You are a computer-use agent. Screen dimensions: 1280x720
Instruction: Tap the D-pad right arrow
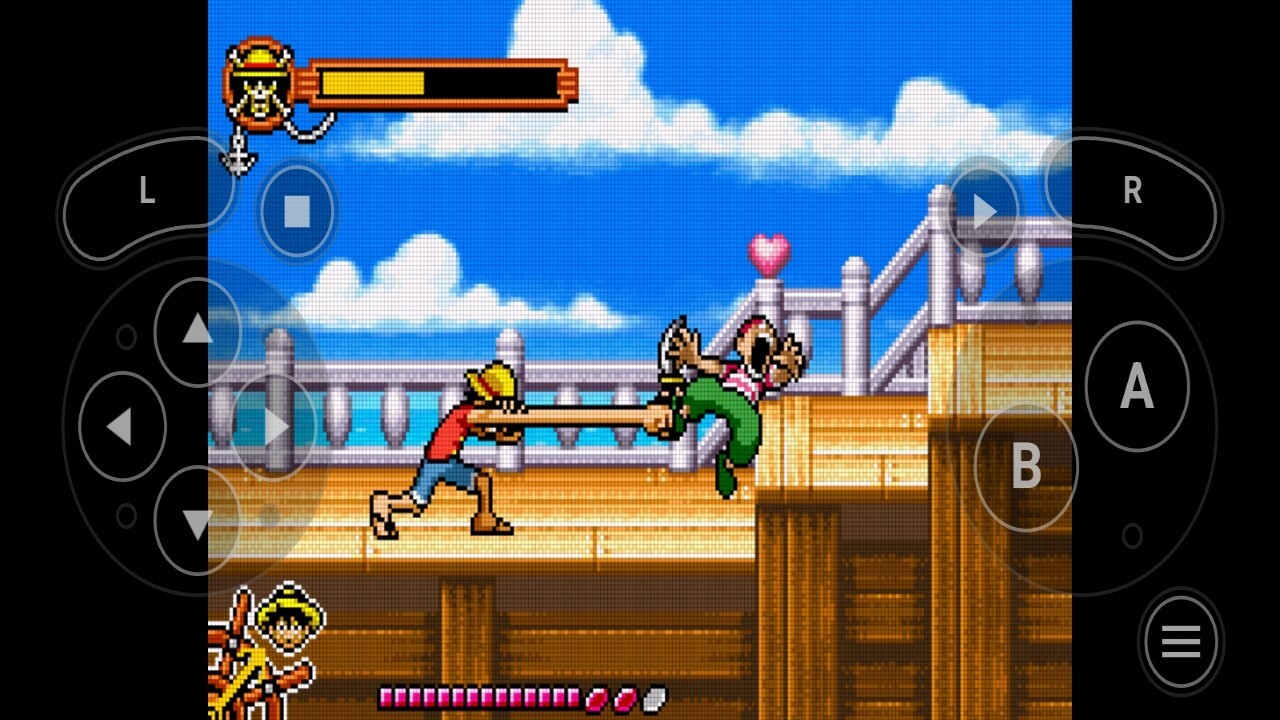[x=275, y=427]
